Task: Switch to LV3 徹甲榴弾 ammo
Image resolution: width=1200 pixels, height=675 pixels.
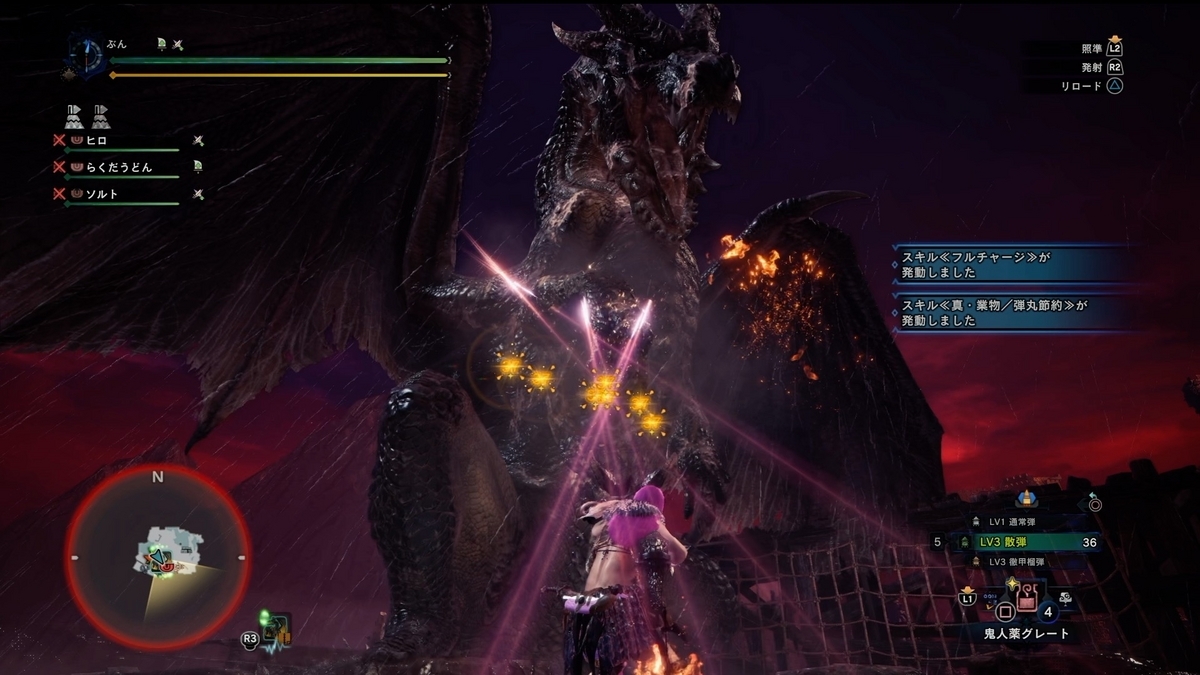Action: coord(1021,562)
